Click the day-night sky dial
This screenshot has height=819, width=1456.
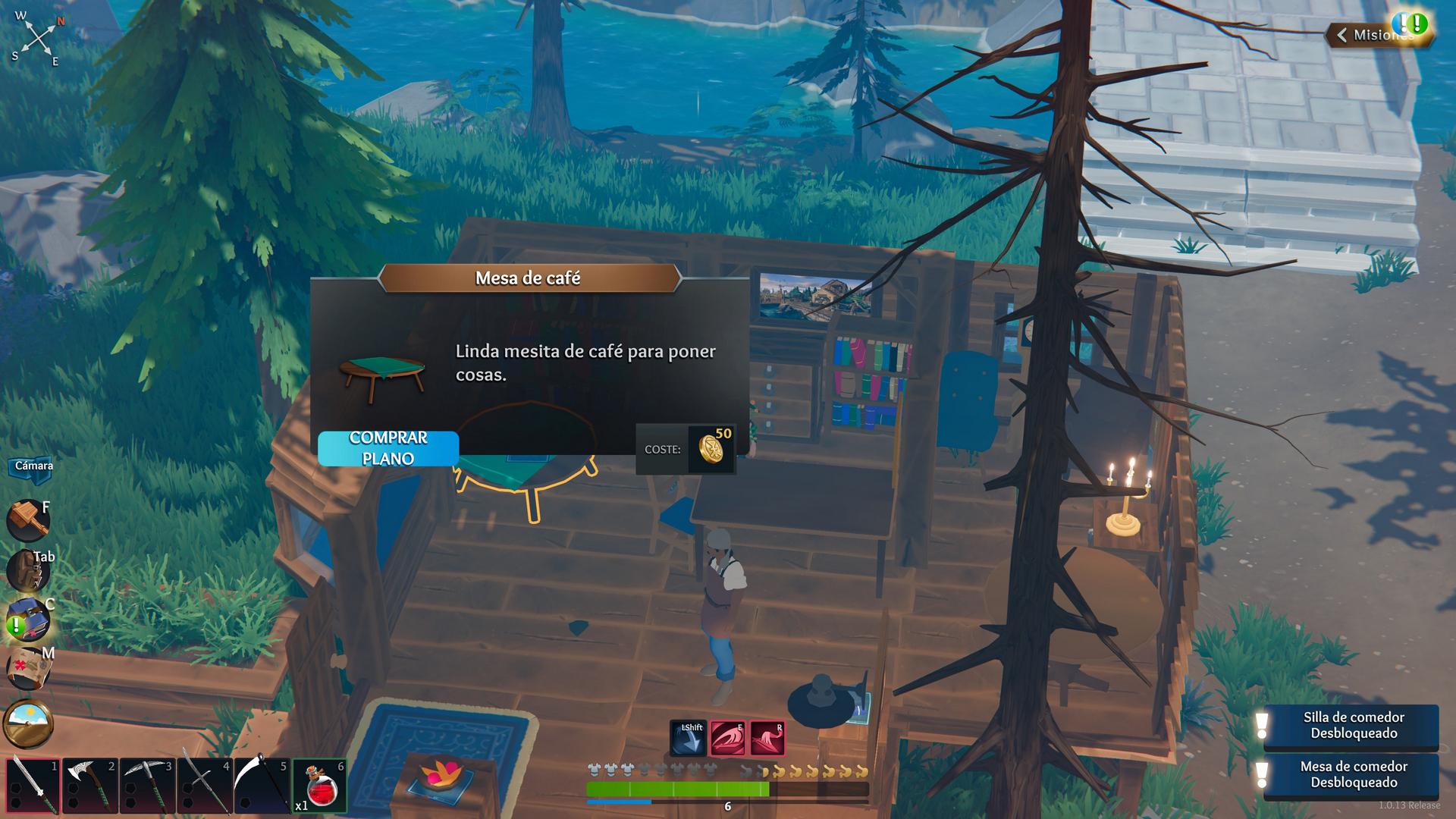click(28, 722)
